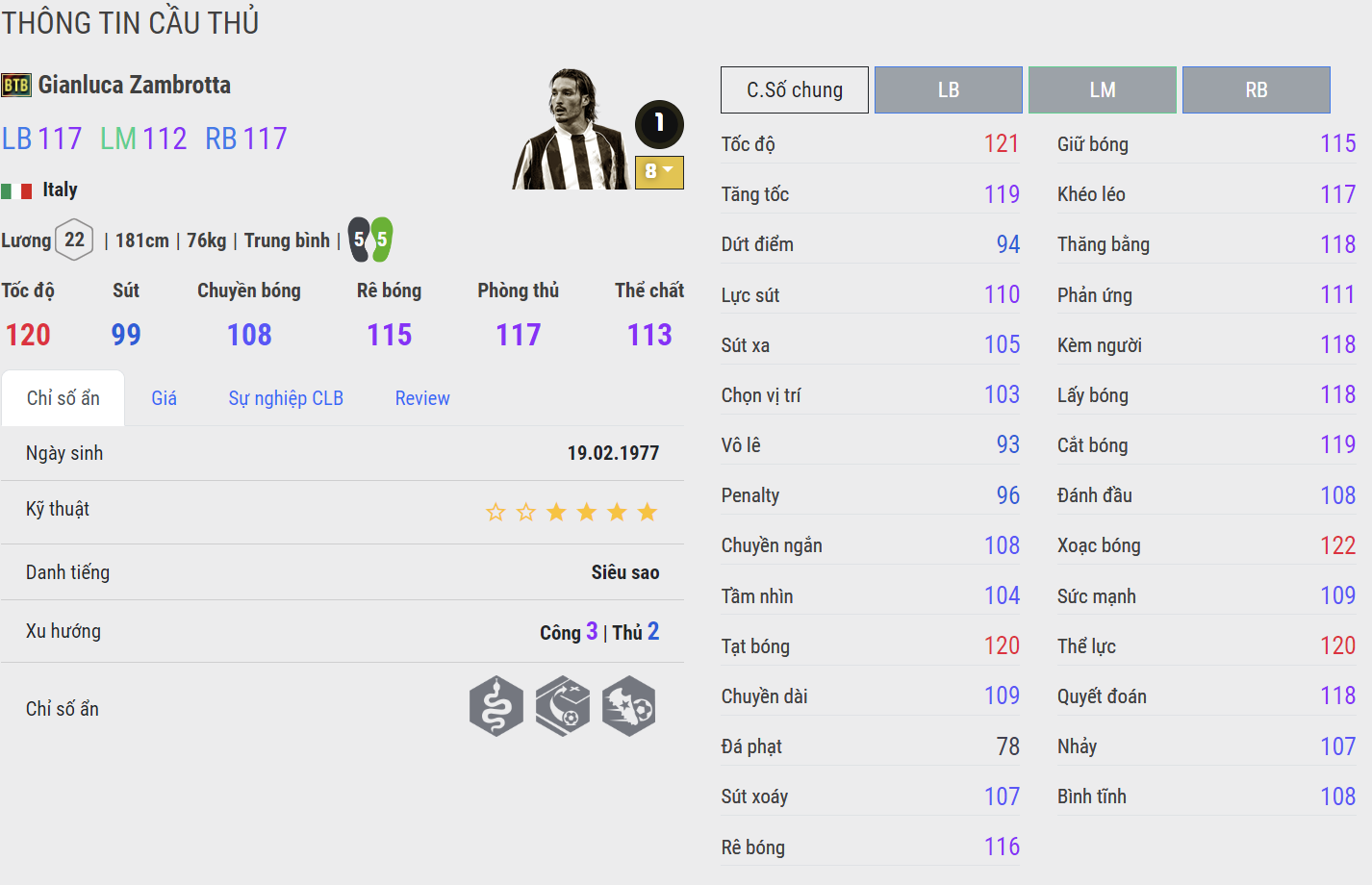
Task: Switch to the LB position tab
Action: pyautogui.click(x=948, y=89)
